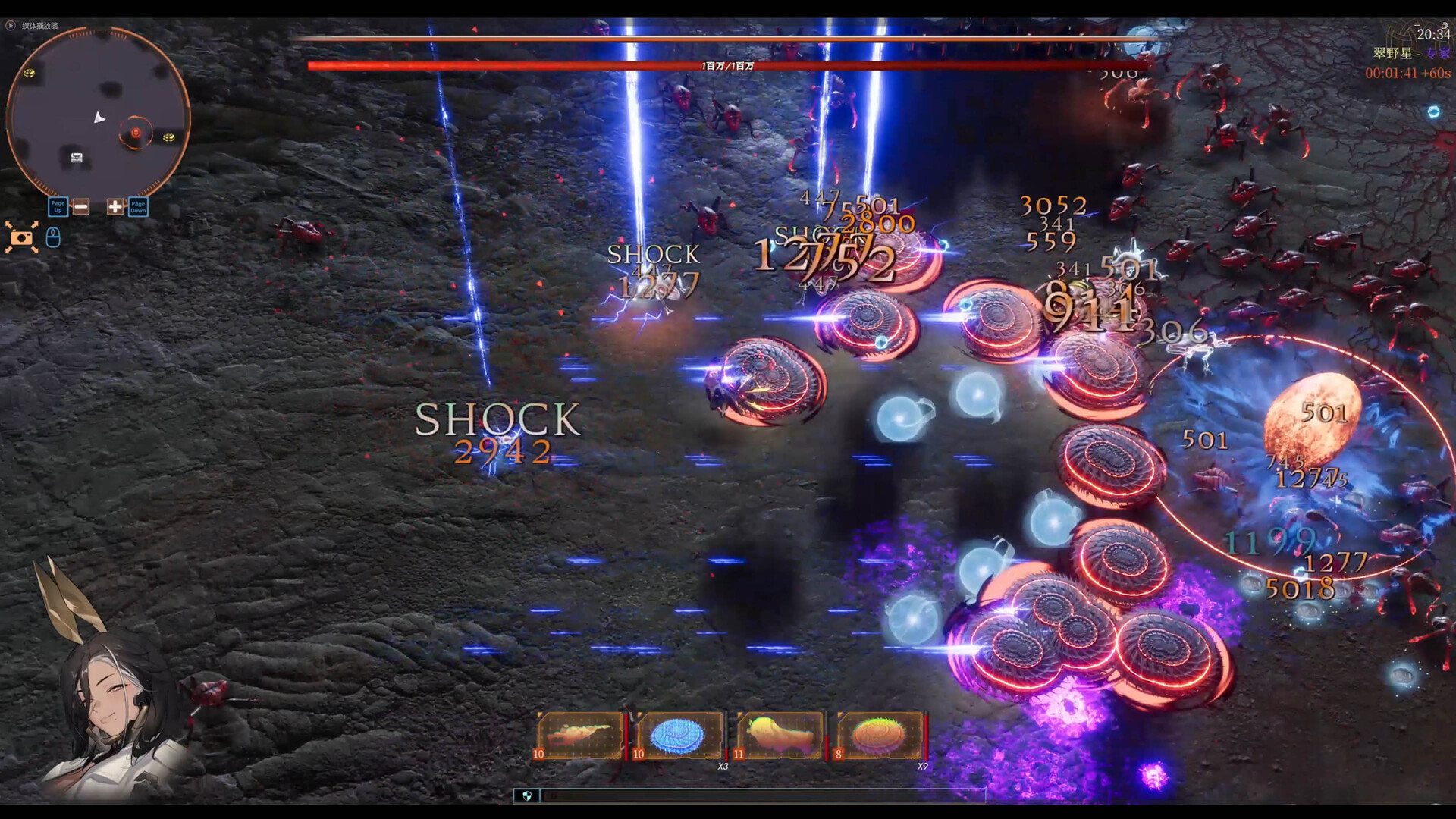Viewport: 1456px width, 819px height.
Task: Expand the media player with its play arrow
Action: pyautogui.click(x=10, y=25)
